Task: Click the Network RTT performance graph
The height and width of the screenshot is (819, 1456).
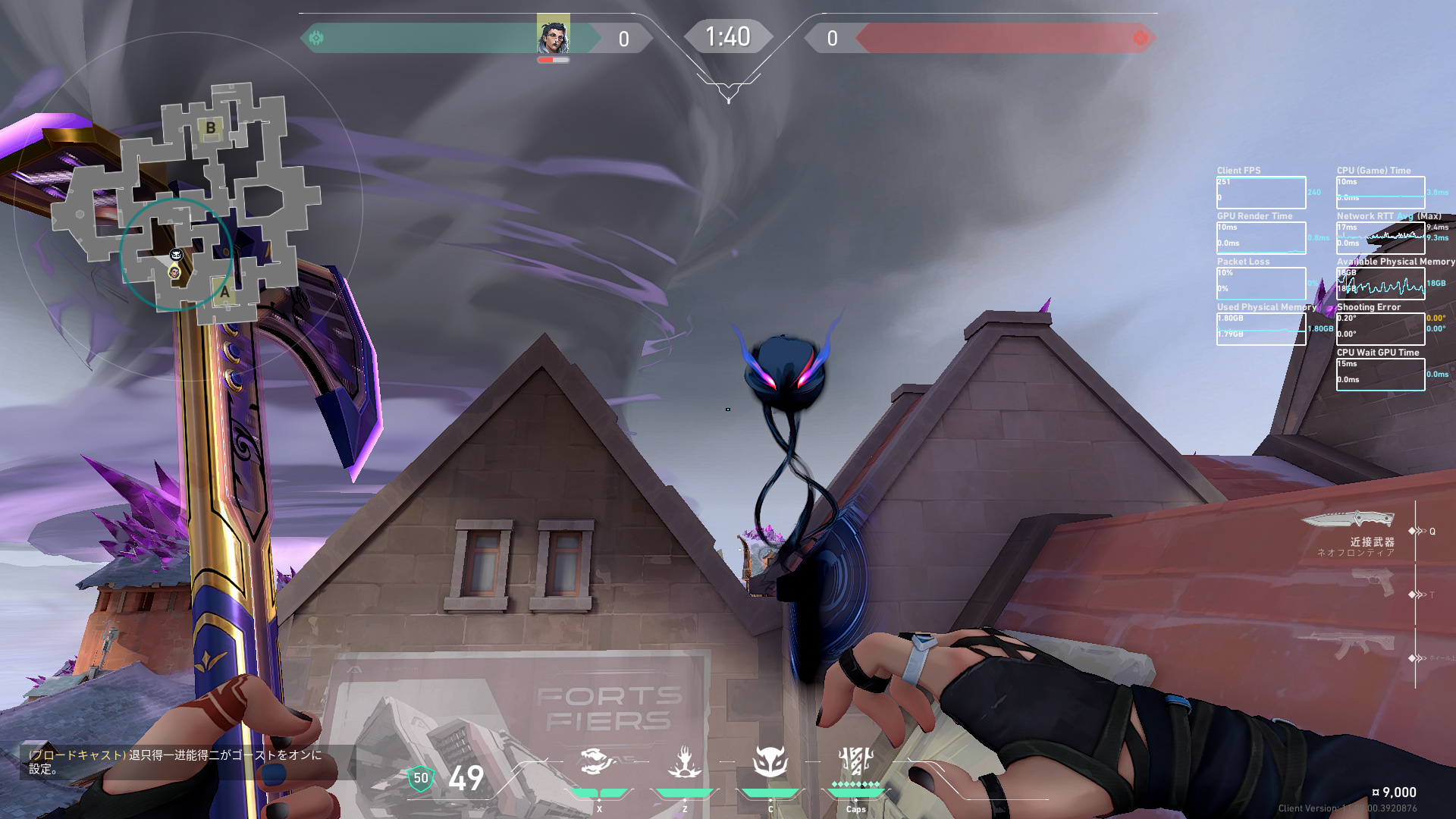Action: pos(1380,238)
